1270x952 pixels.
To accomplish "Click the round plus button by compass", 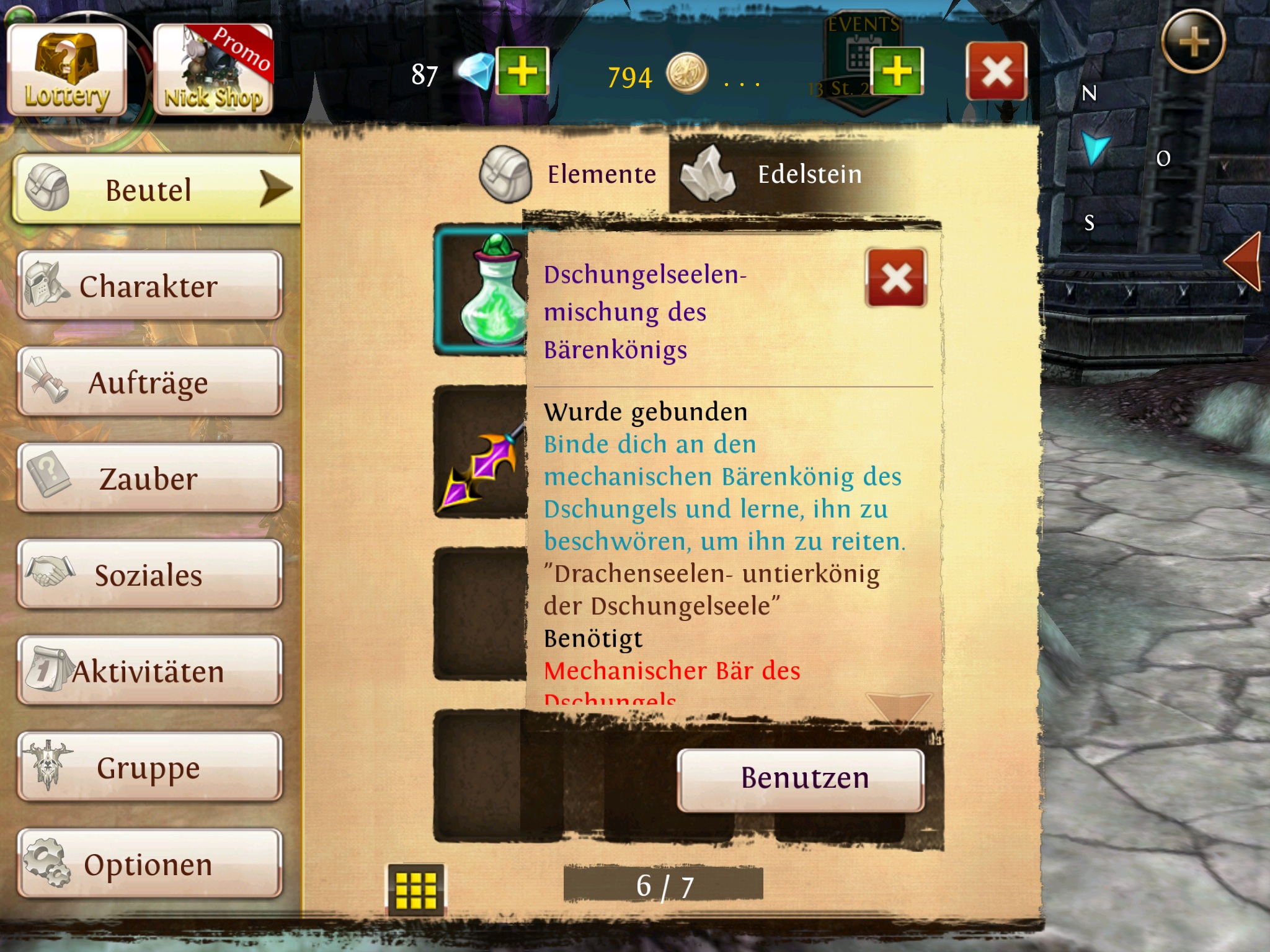I will (1193, 43).
